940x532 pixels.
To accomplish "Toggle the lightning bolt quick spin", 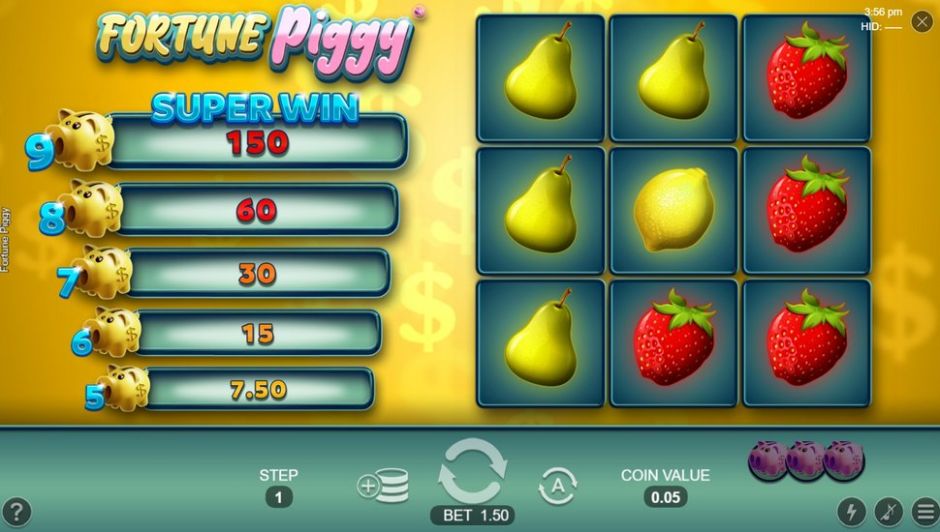I will click(851, 512).
